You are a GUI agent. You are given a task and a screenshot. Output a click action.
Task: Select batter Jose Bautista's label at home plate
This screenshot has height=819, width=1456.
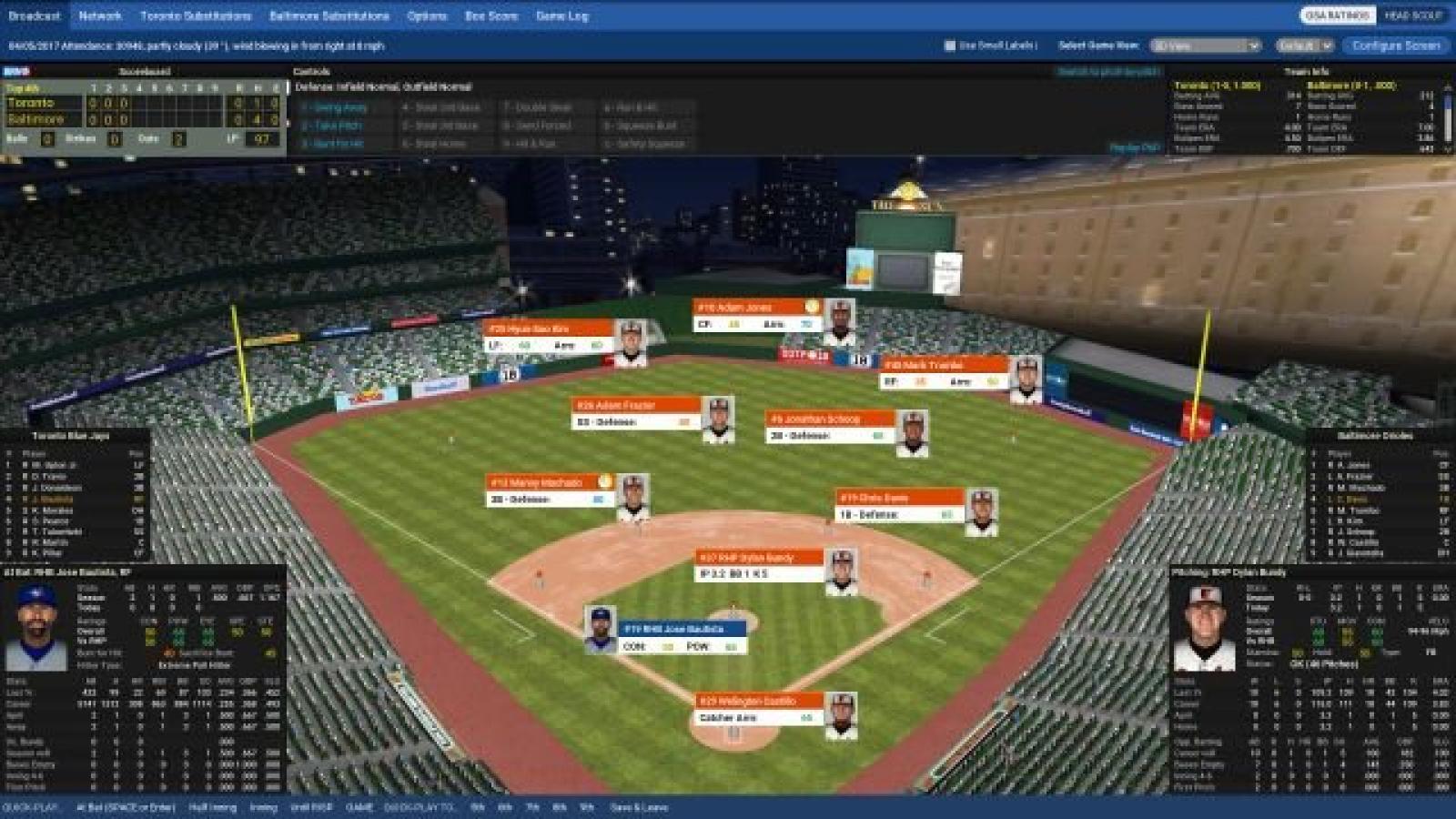click(x=682, y=637)
